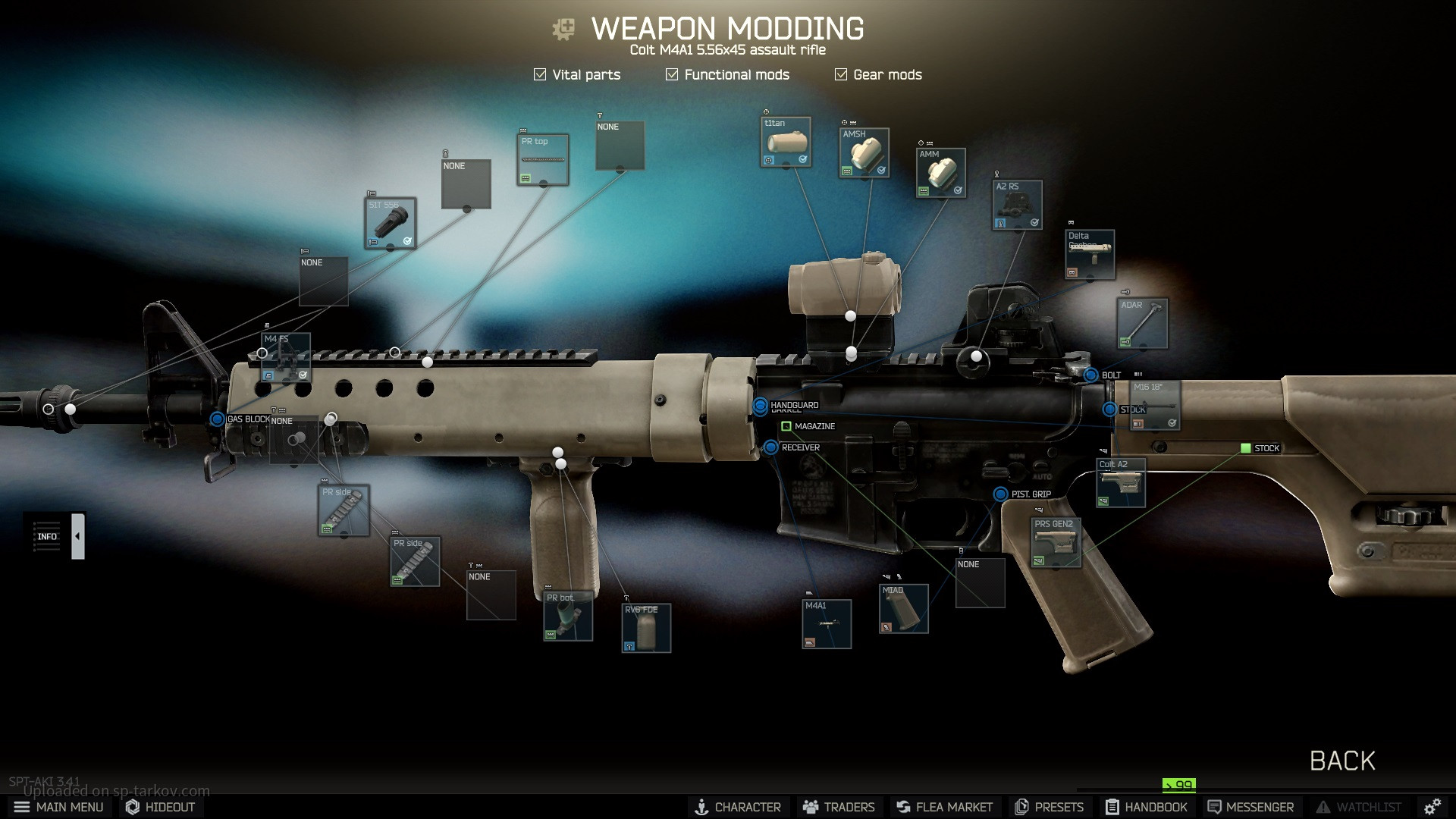Open the Flea Market
The width and height of the screenshot is (1456, 819).
pos(944,807)
